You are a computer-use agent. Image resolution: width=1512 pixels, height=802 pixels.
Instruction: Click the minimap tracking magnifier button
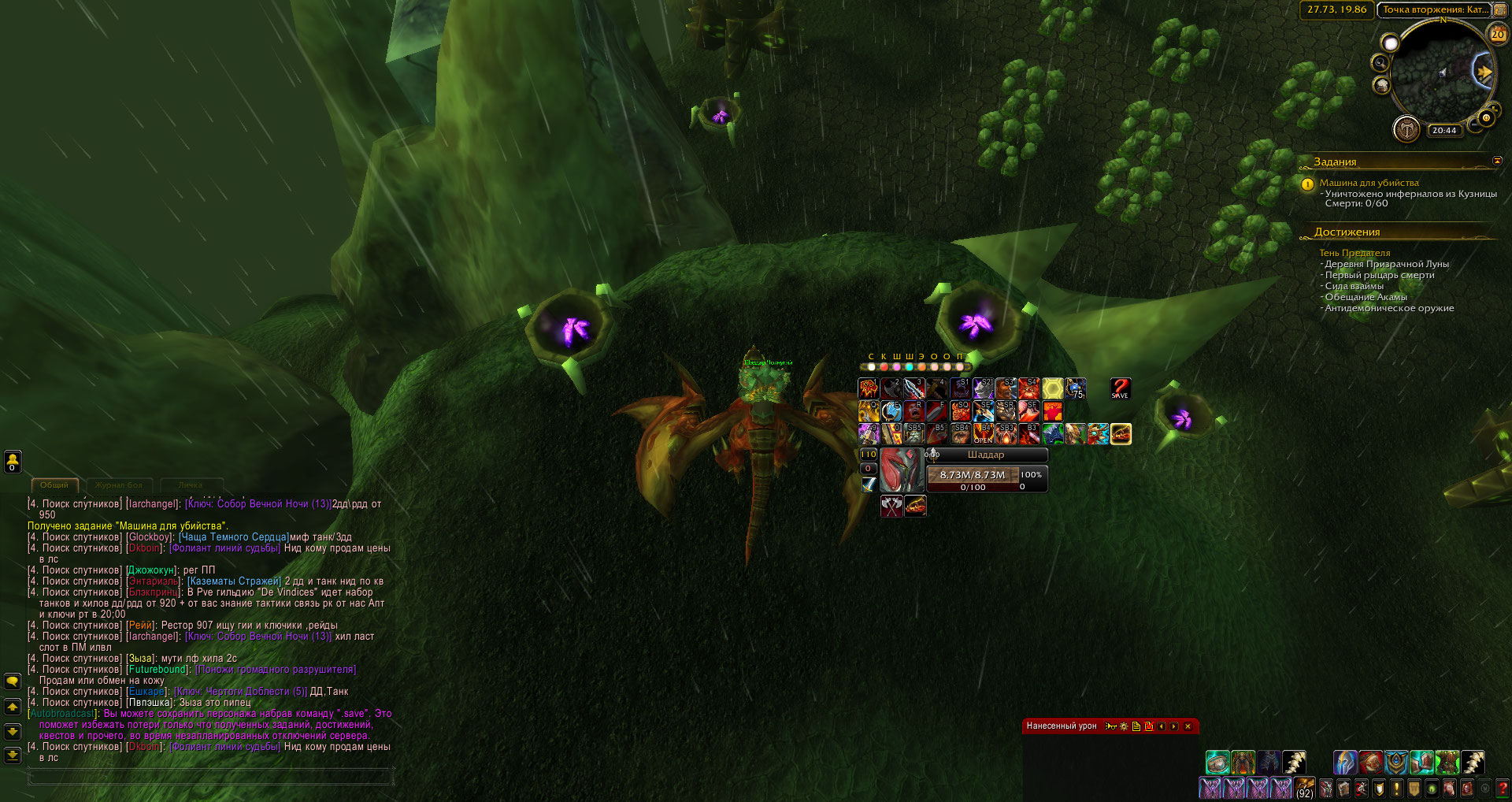(x=1380, y=63)
